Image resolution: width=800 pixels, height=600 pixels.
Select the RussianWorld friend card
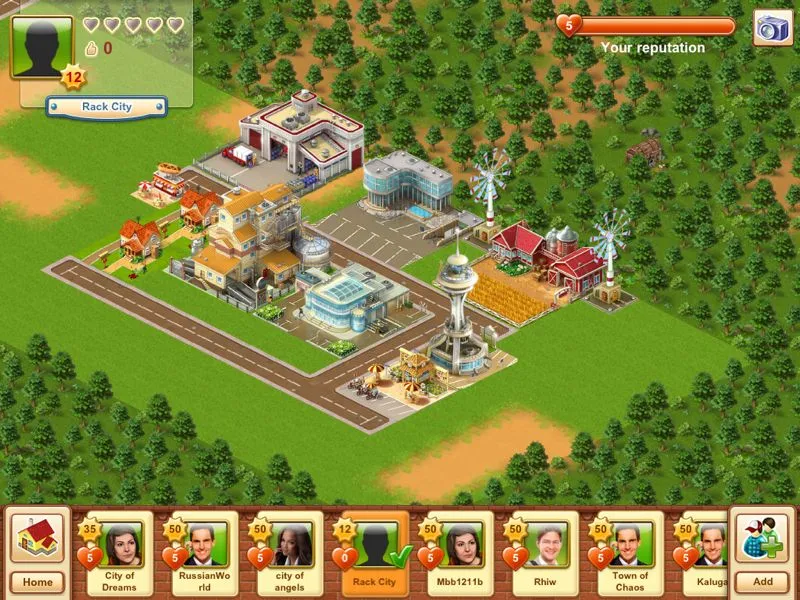click(x=203, y=554)
